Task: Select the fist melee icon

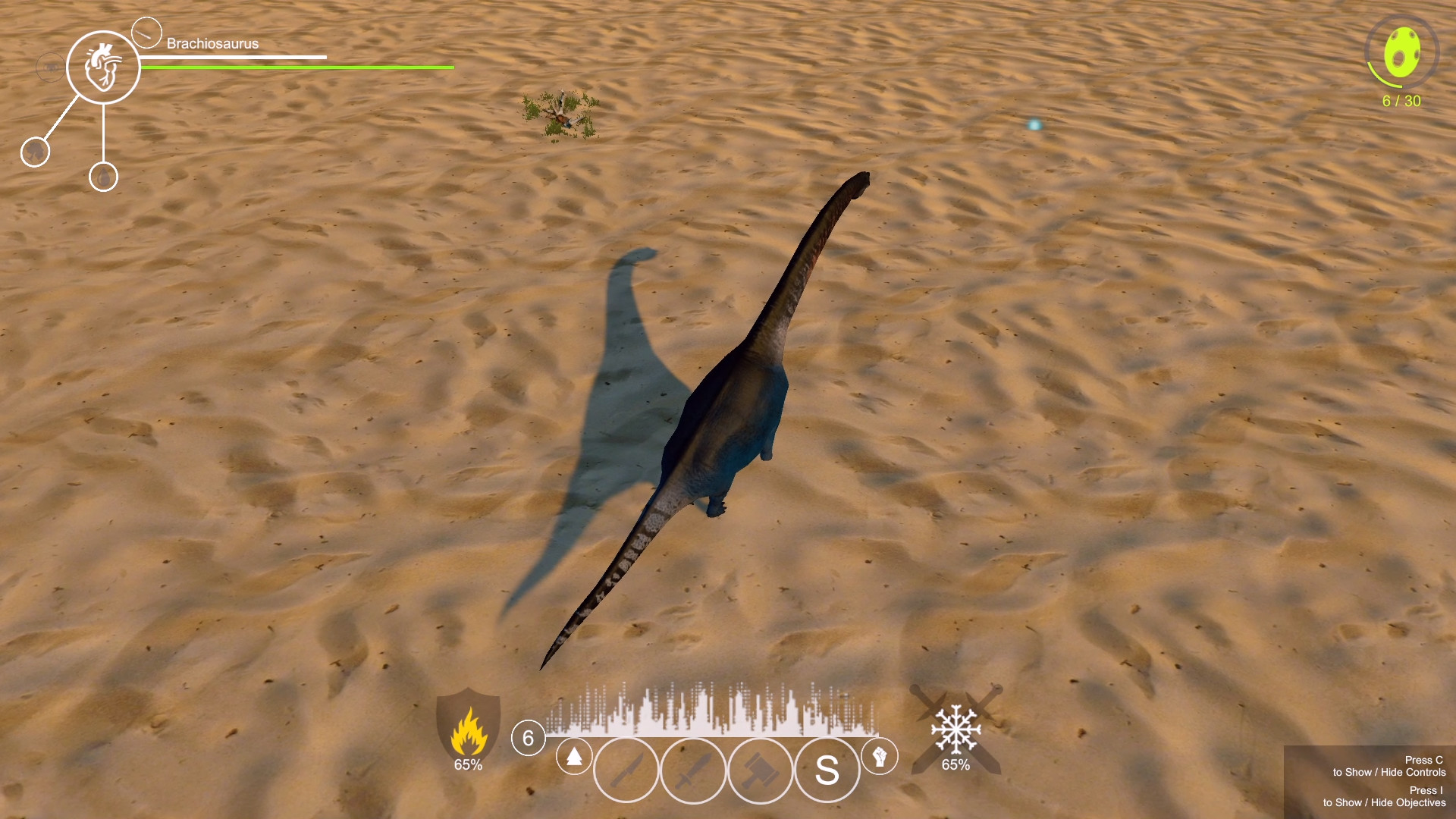Action: [x=880, y=757]
